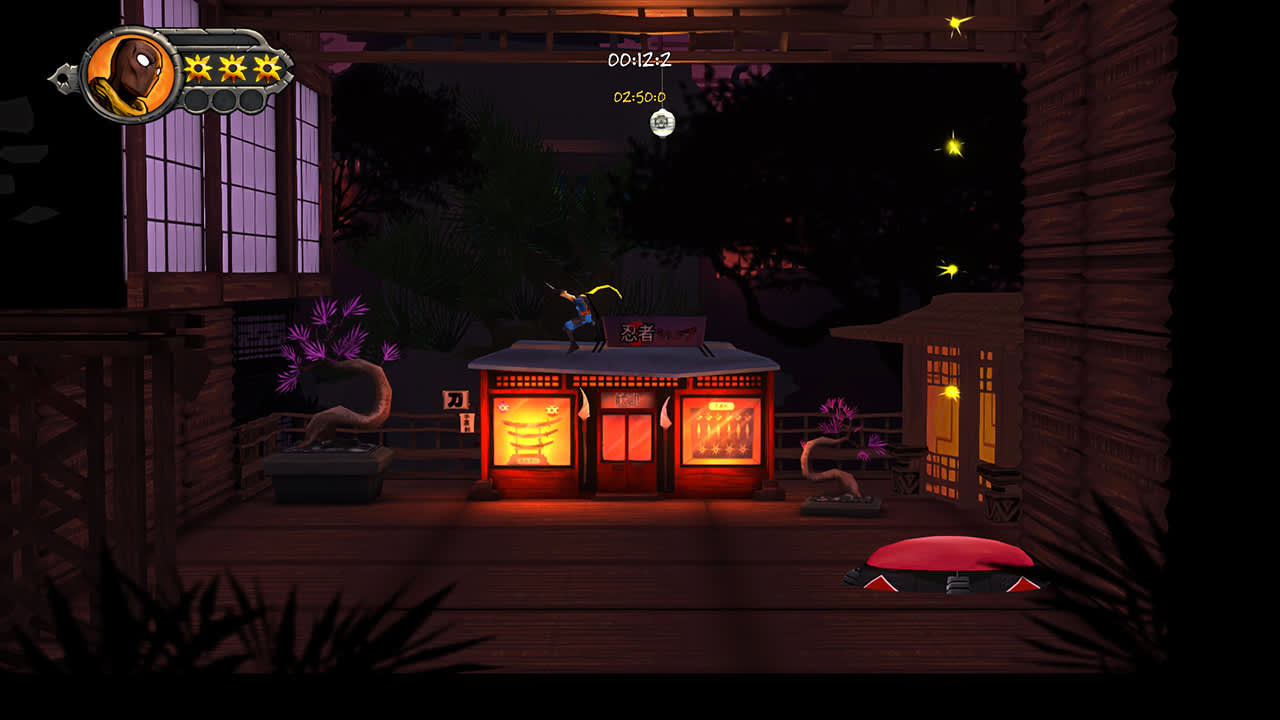The image size is (1280, 720).
Task: Click the second shuriken star in the HUD
Action: click(231, 67)
